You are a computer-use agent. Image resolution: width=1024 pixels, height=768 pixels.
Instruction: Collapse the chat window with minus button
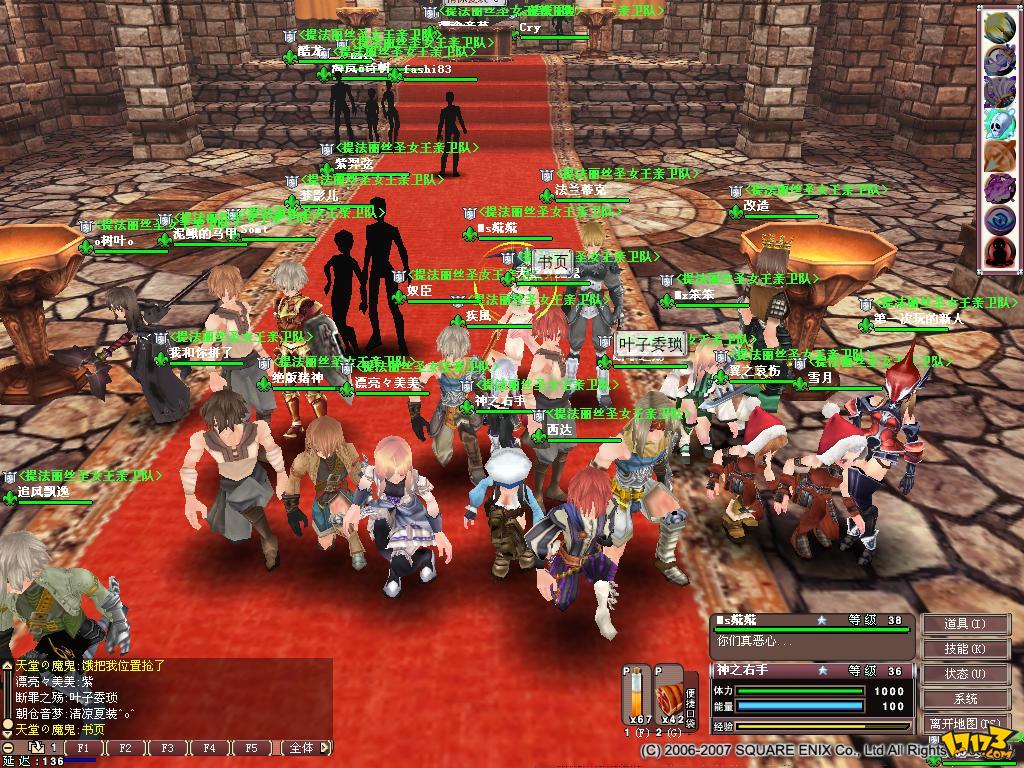coord(7,748)
